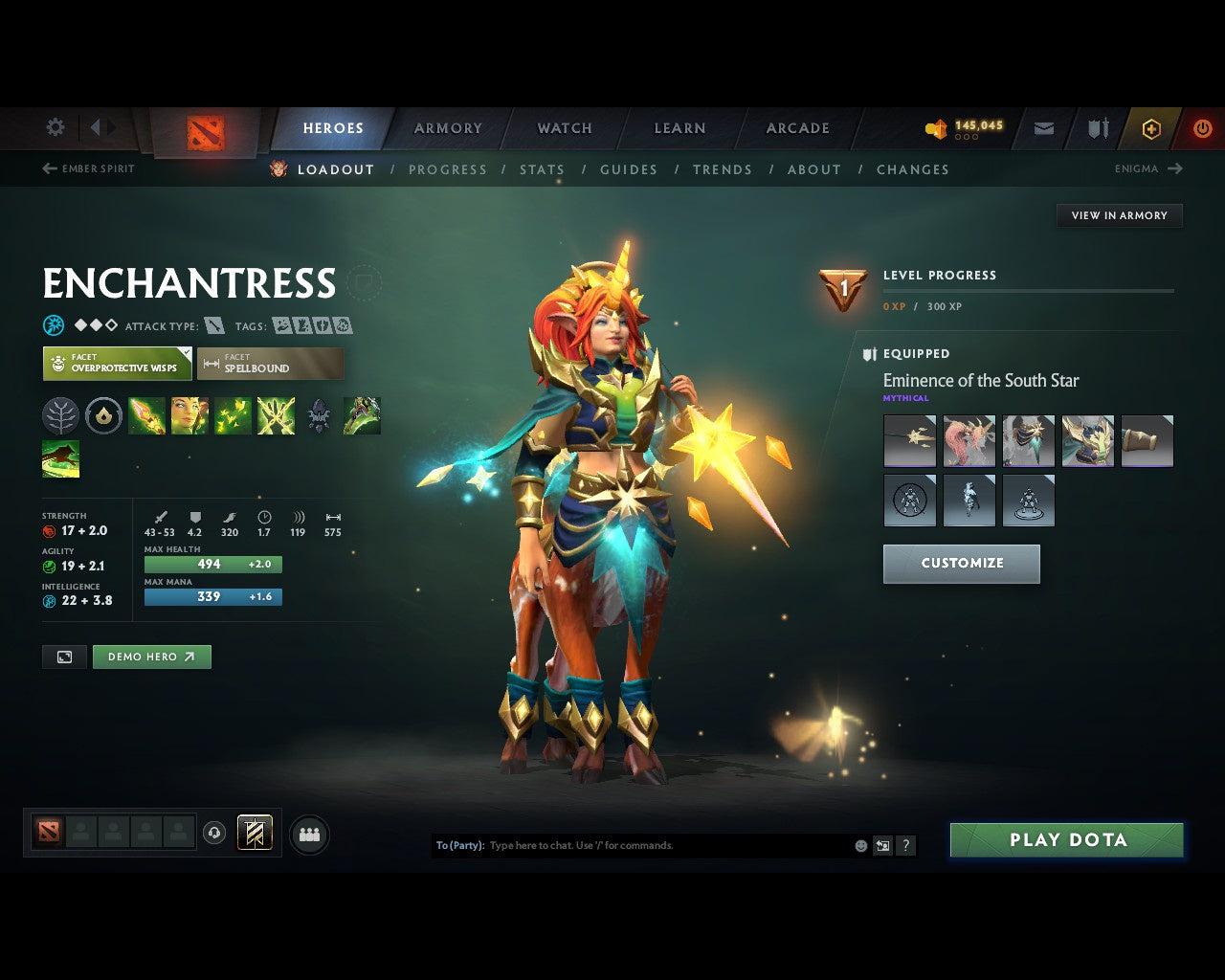The image size is (1225, 980).
Task: Switch to the Stats tab
Action: [542, 169]
